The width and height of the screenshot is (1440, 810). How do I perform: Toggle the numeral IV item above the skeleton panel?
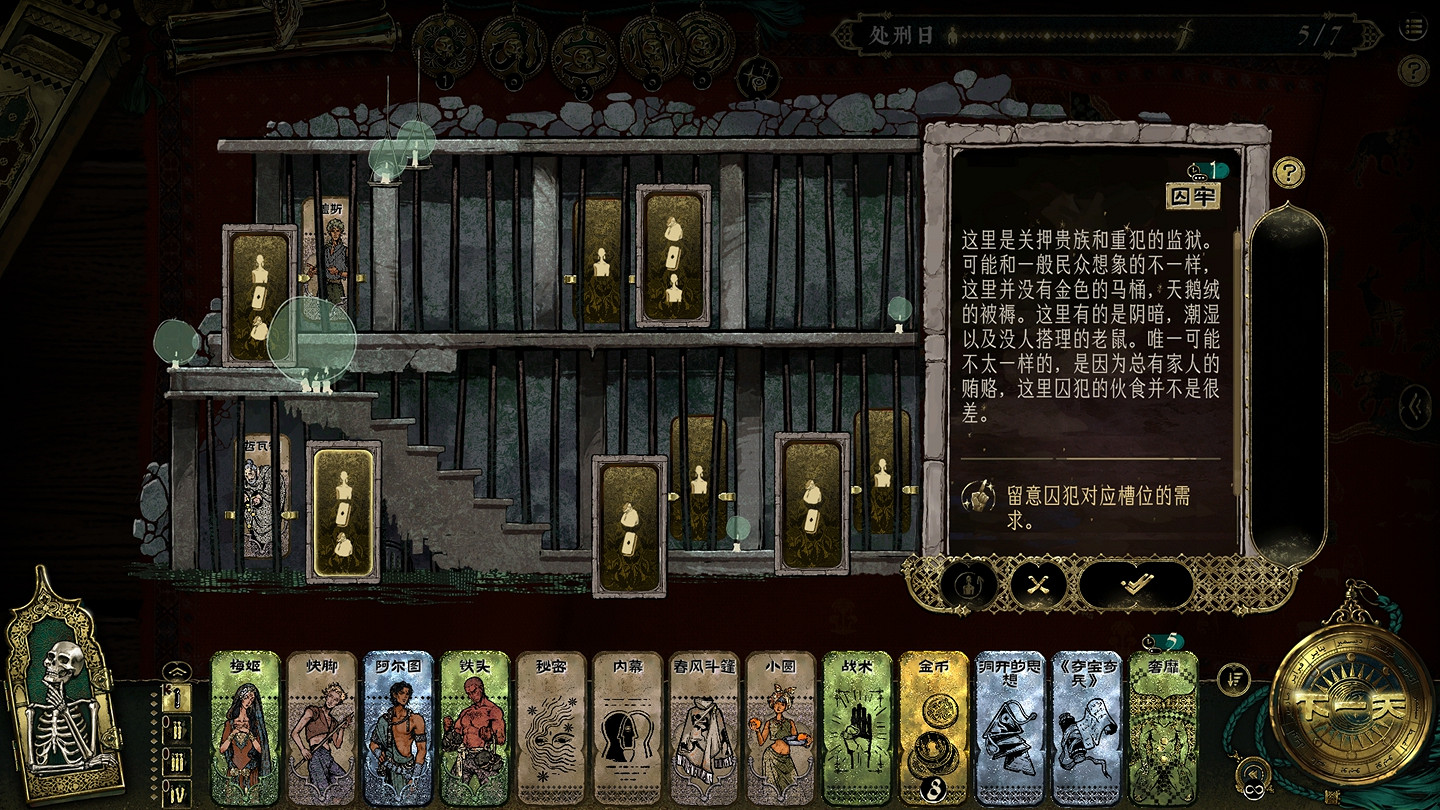(x=178, y=789)
